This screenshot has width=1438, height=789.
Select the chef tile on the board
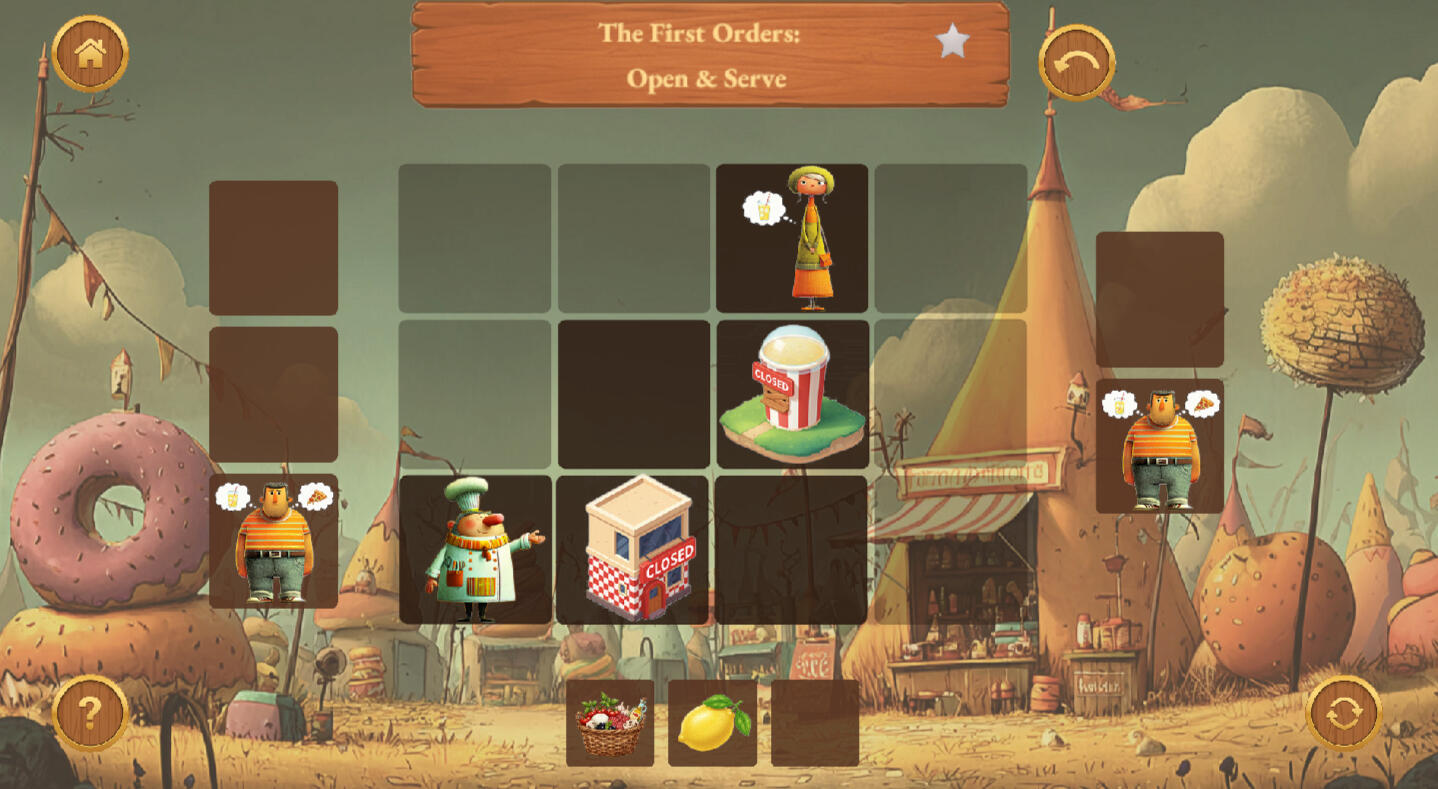(475, 550)
